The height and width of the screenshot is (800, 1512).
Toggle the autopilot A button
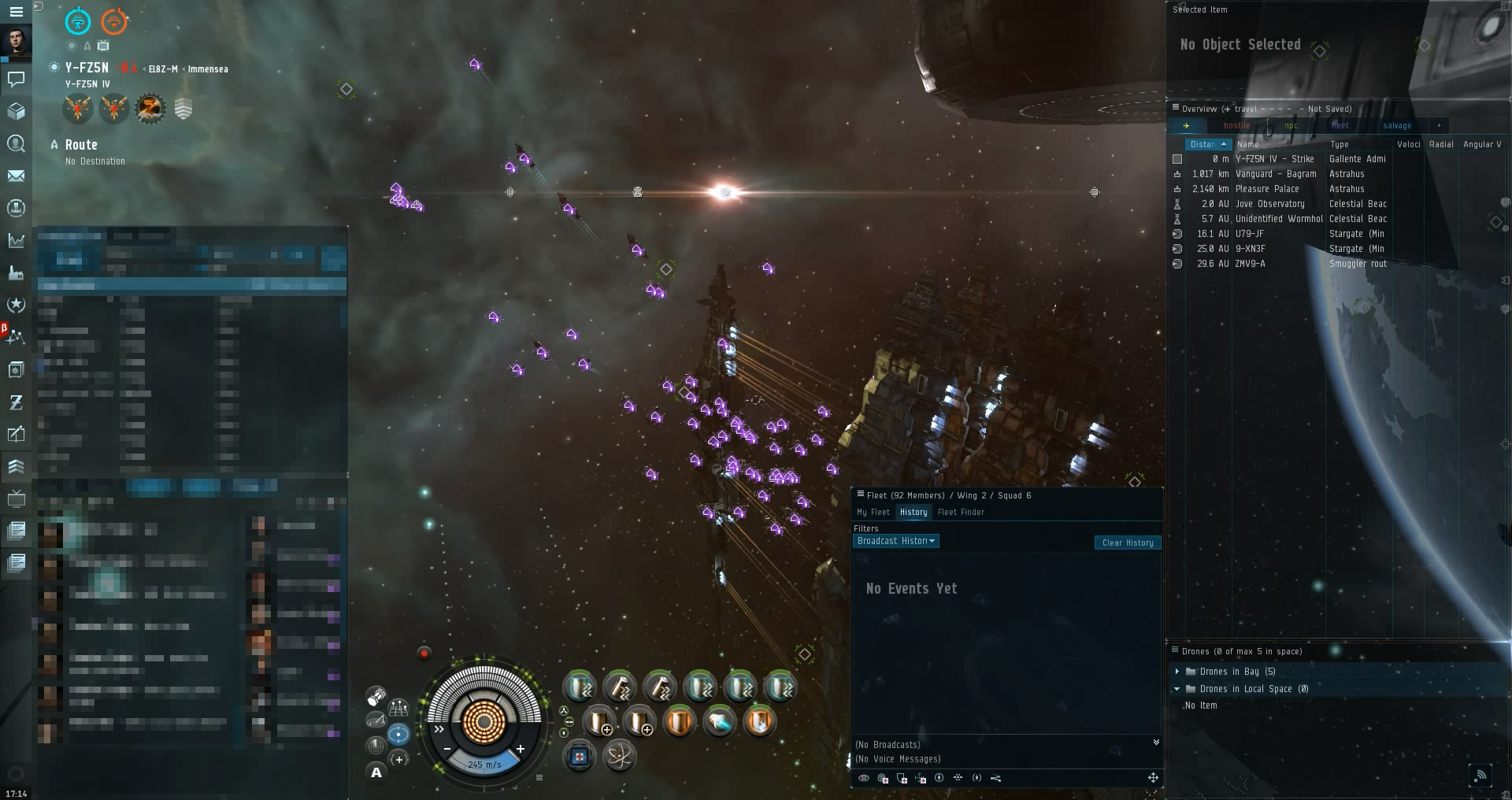(376, 772)
